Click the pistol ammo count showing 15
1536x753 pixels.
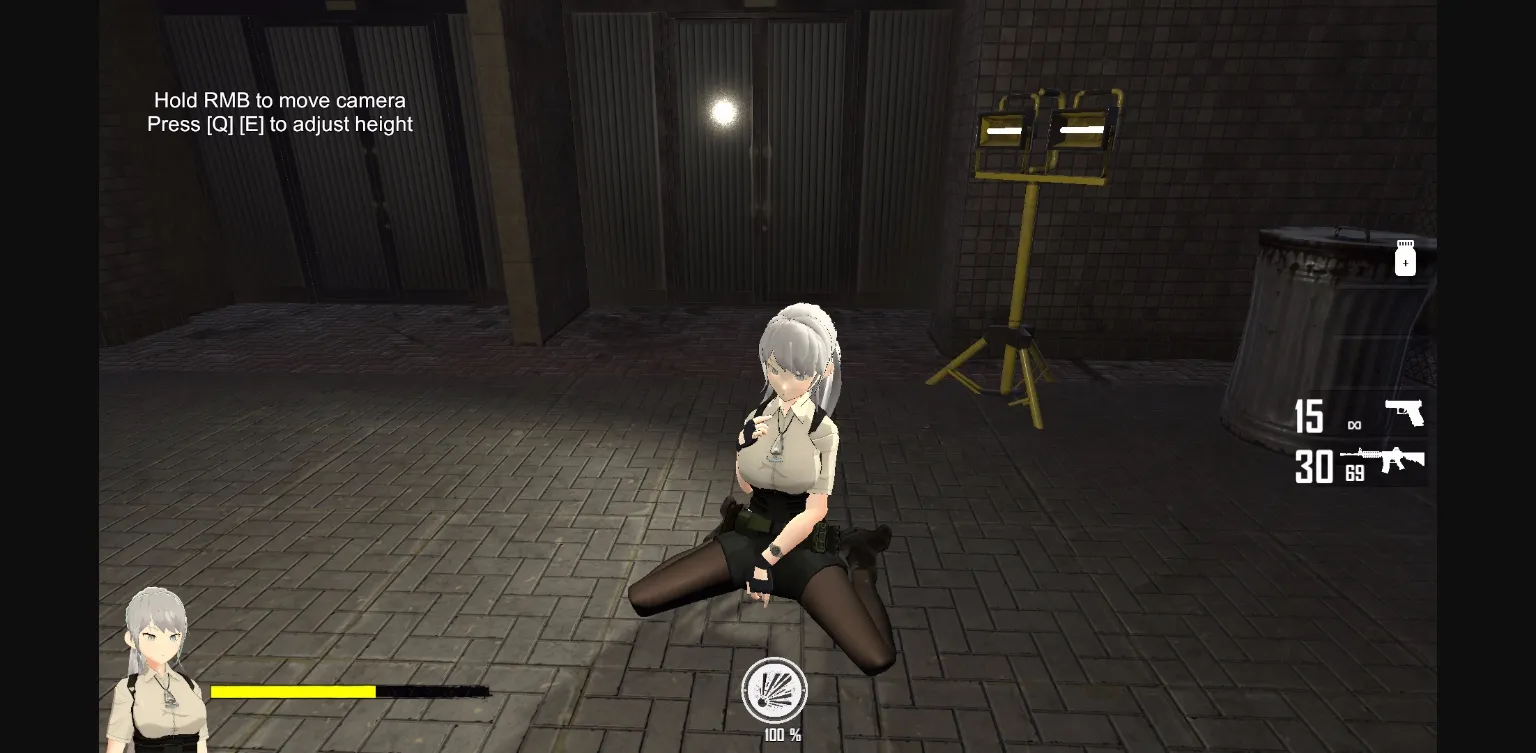click(1309, 417)
